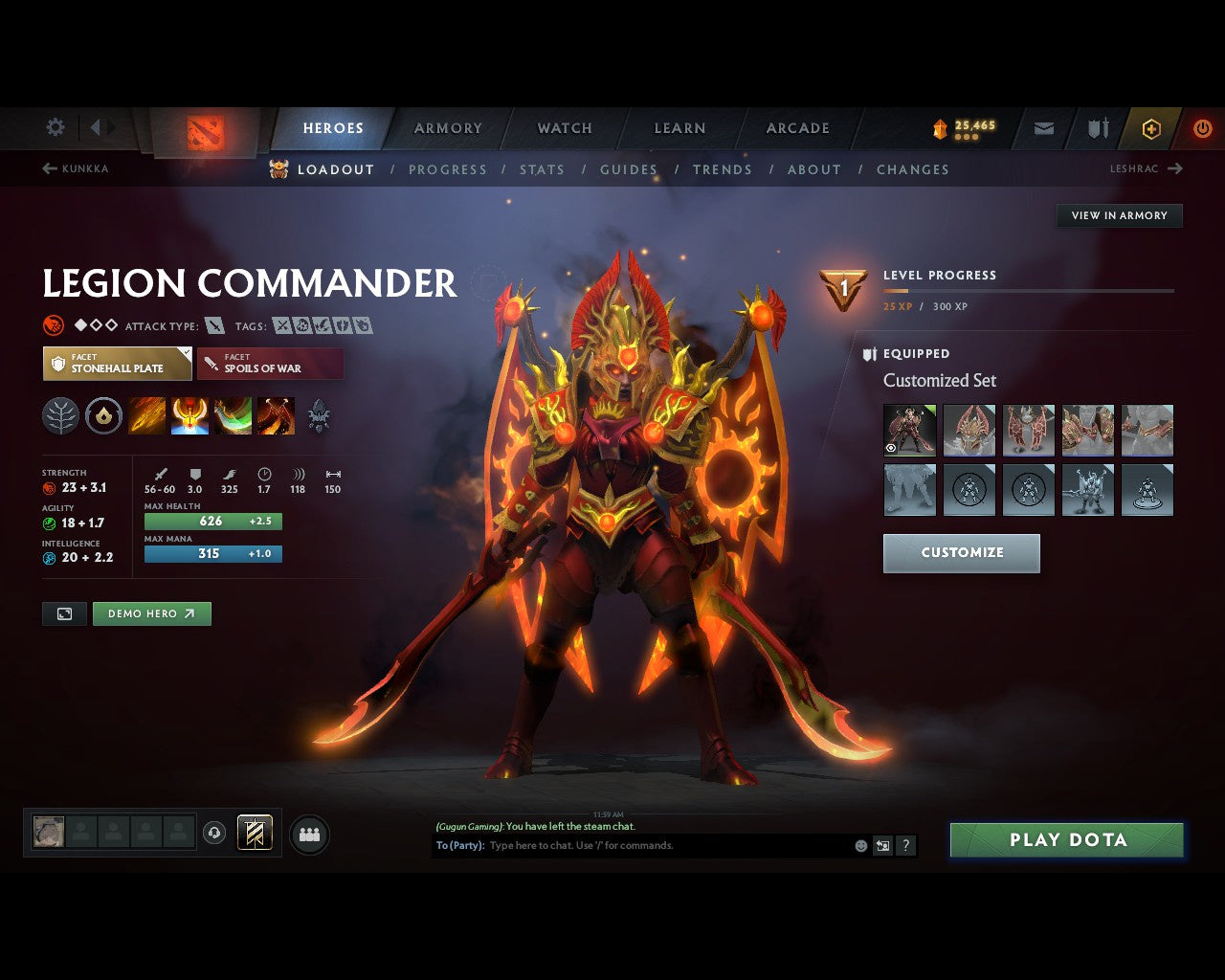The height and width of the screenshot is (980, 1225).
Task: Open the ARCADE menu
Action: click(x=797, y=127)
